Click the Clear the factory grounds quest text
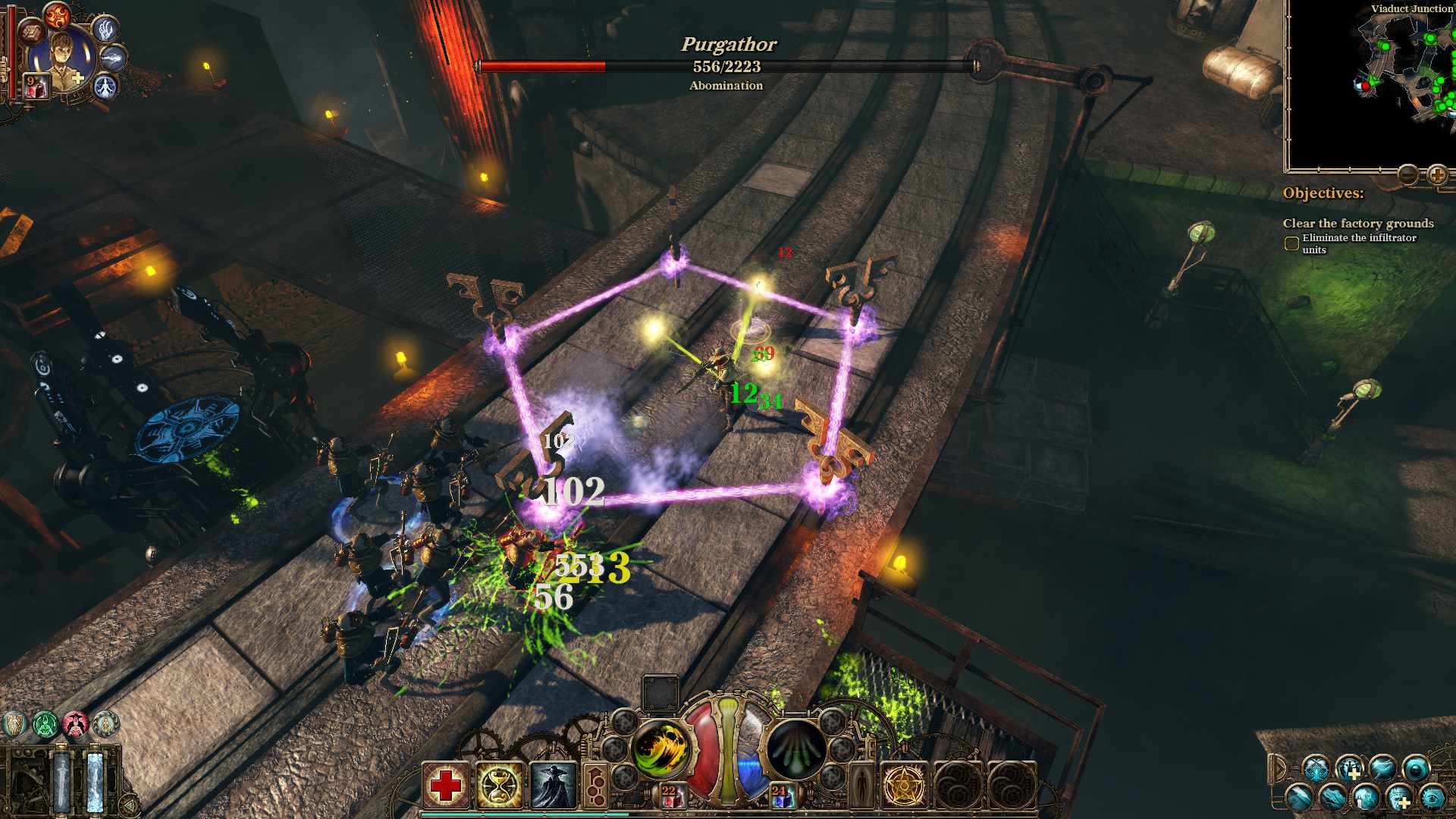The height and width of the screenshot is (819, 1456). 1358,224
